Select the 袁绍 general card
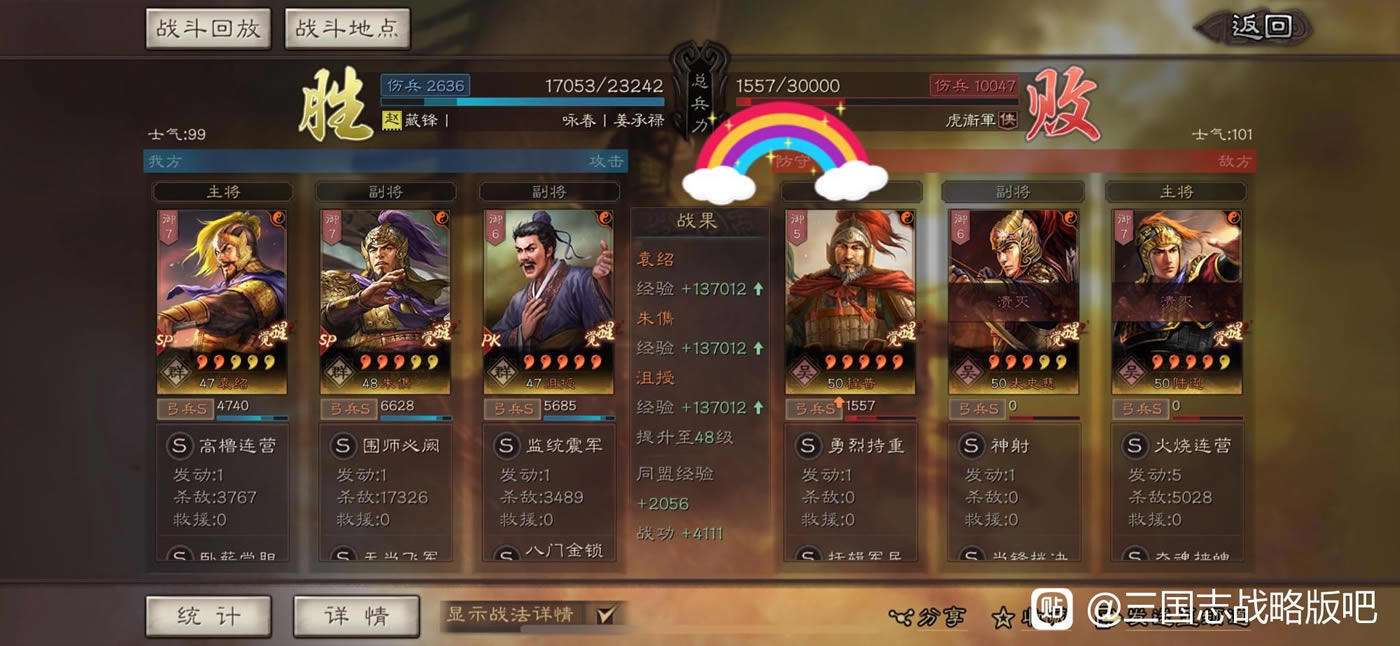The height and width of the screenshot is (646, 1400). pyautogui.click(x=222, y=300)
